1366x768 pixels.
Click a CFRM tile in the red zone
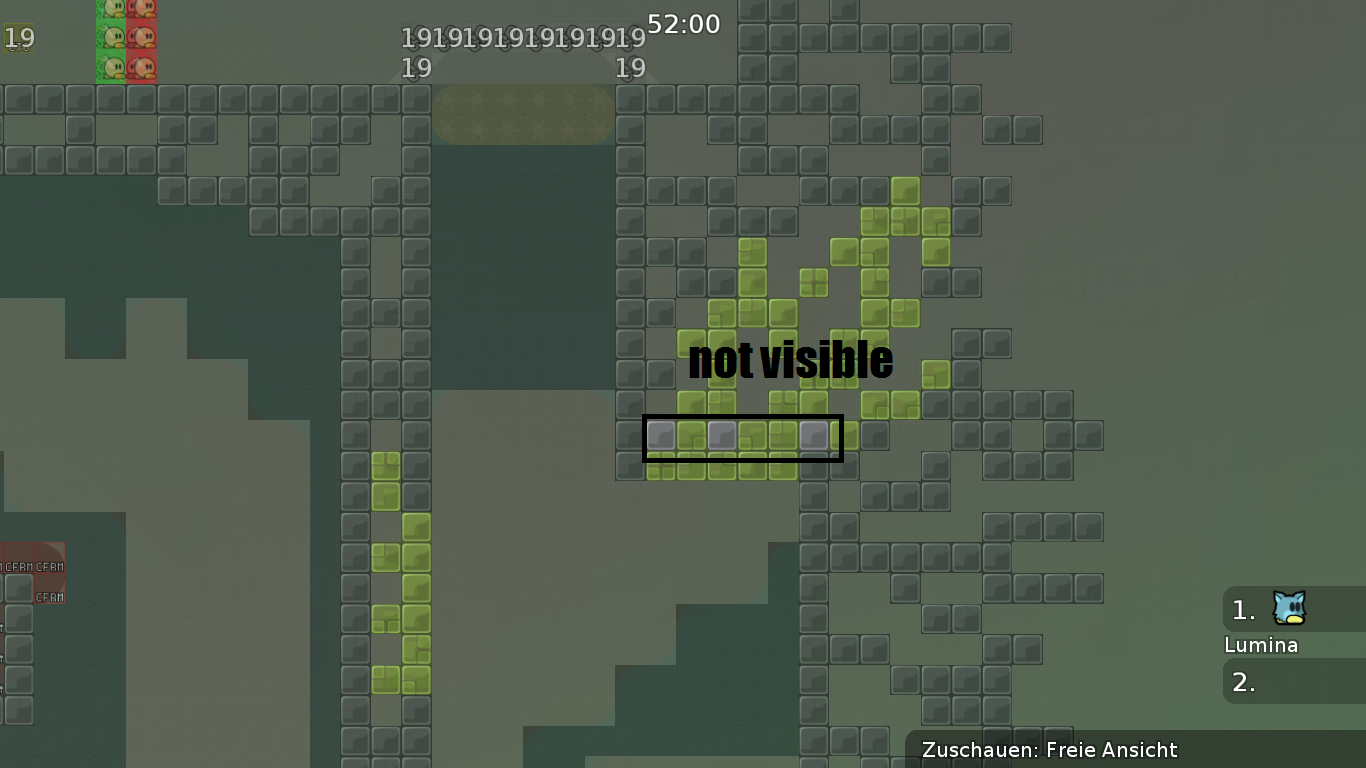18,567
